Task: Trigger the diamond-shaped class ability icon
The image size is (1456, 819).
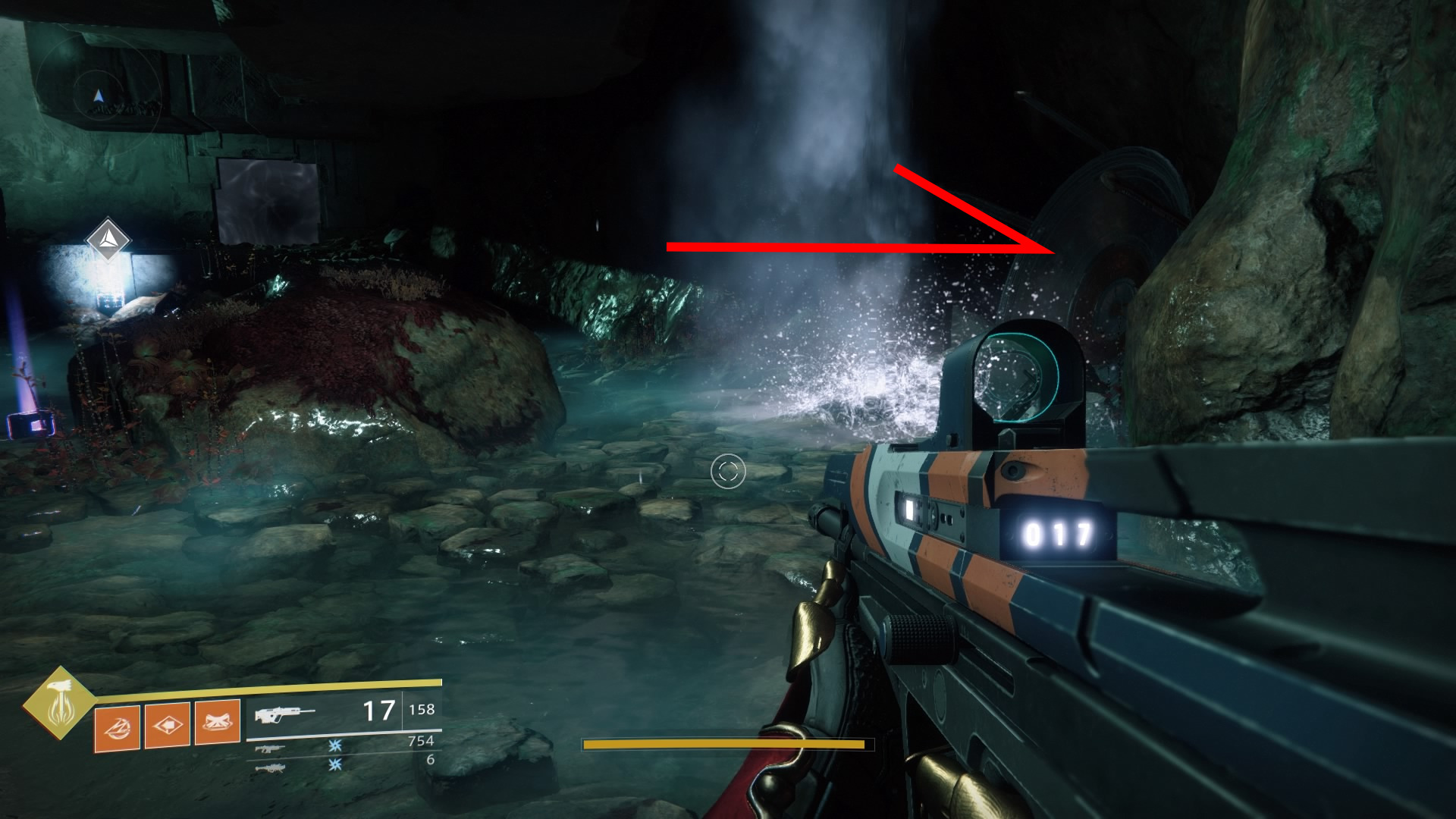Action: click(167, 724)
